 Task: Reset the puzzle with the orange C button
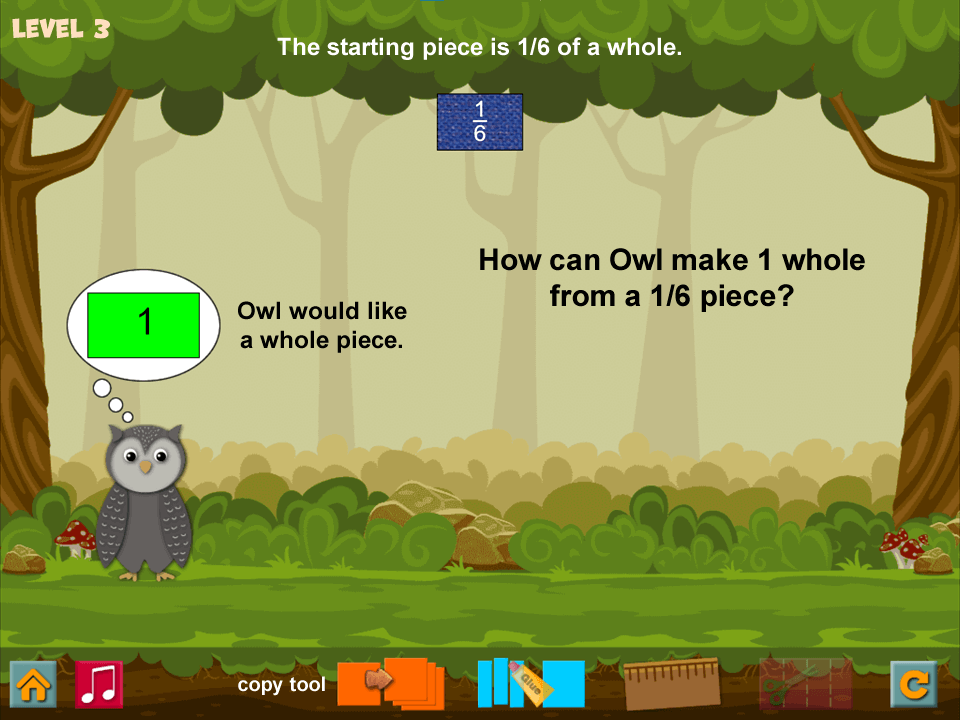914,684
